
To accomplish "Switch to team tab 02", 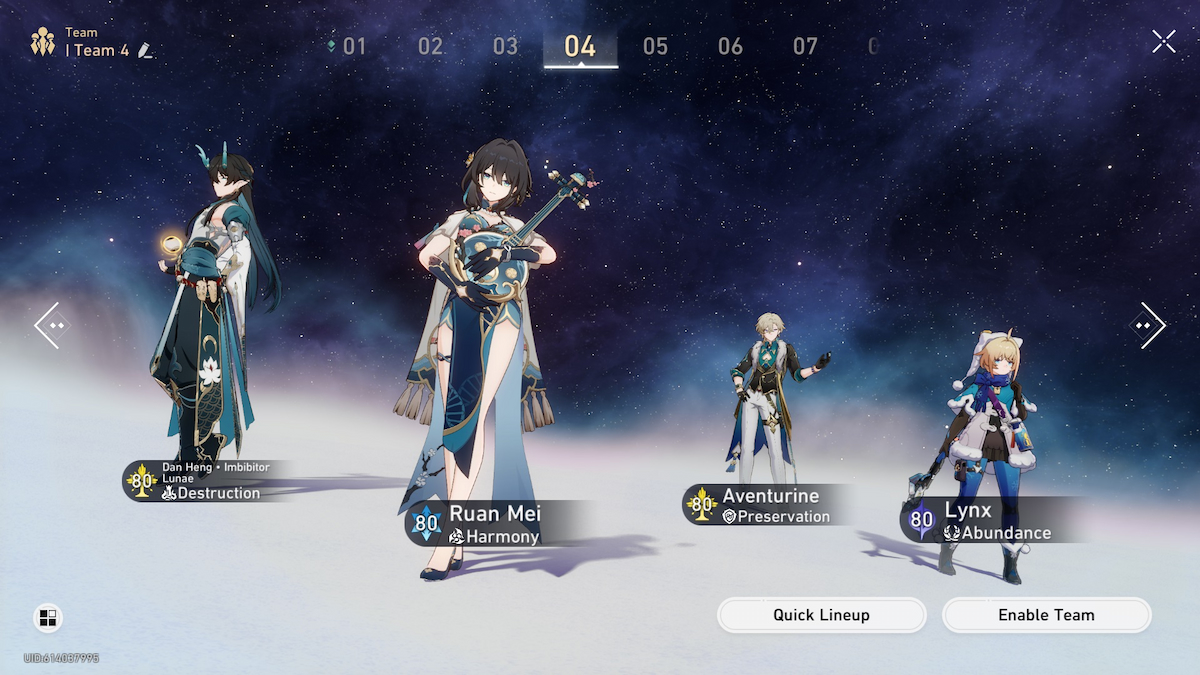I will tap(430, 46).
